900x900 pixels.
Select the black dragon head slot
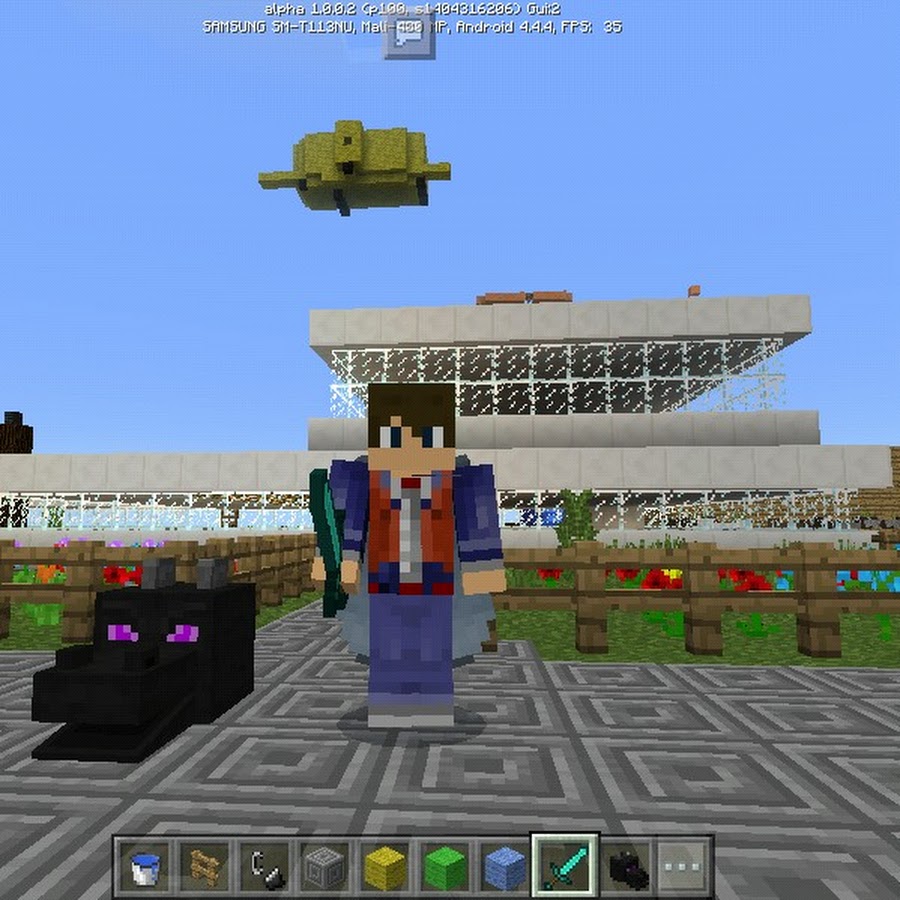point(626,865)
